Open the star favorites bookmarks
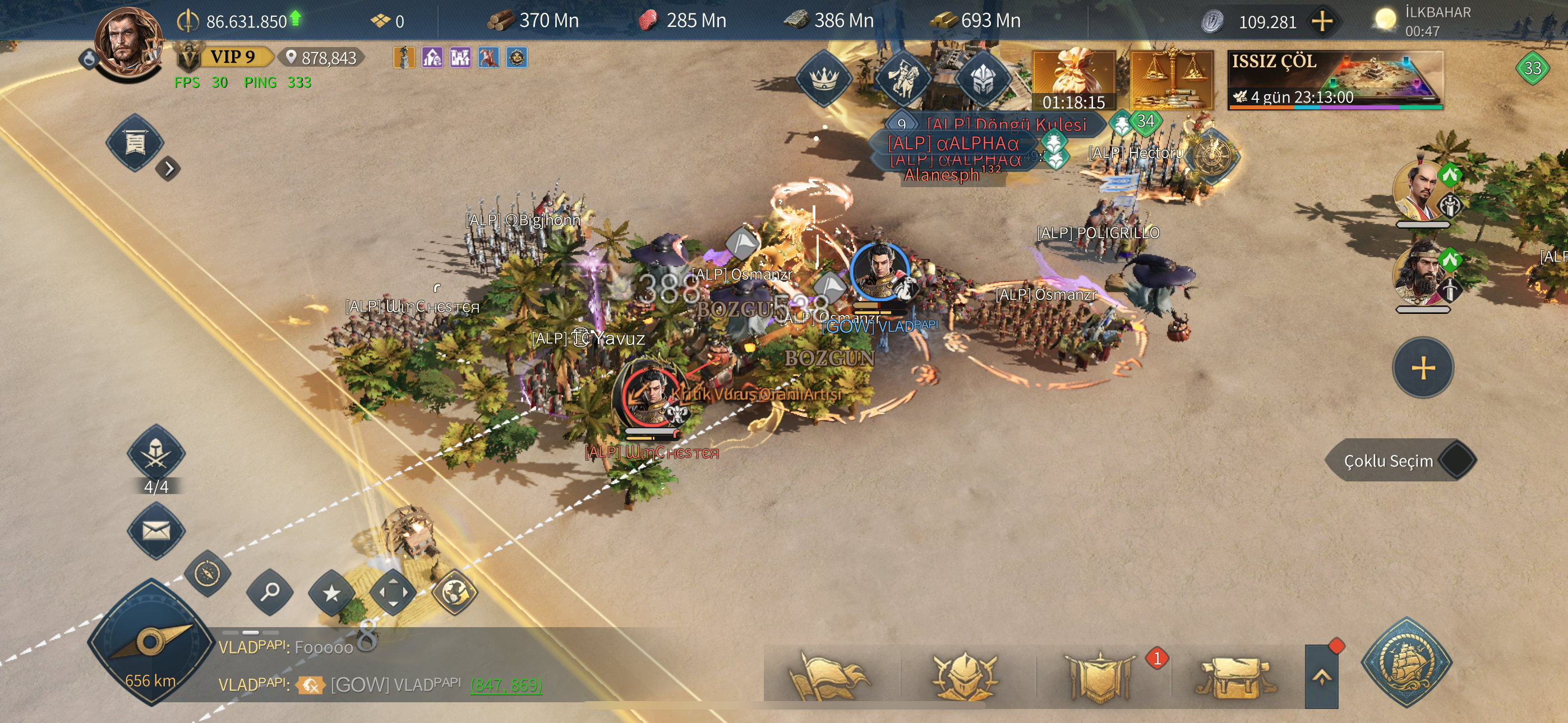This screenshot has height=723, width=1568. [x=331, y=592]
